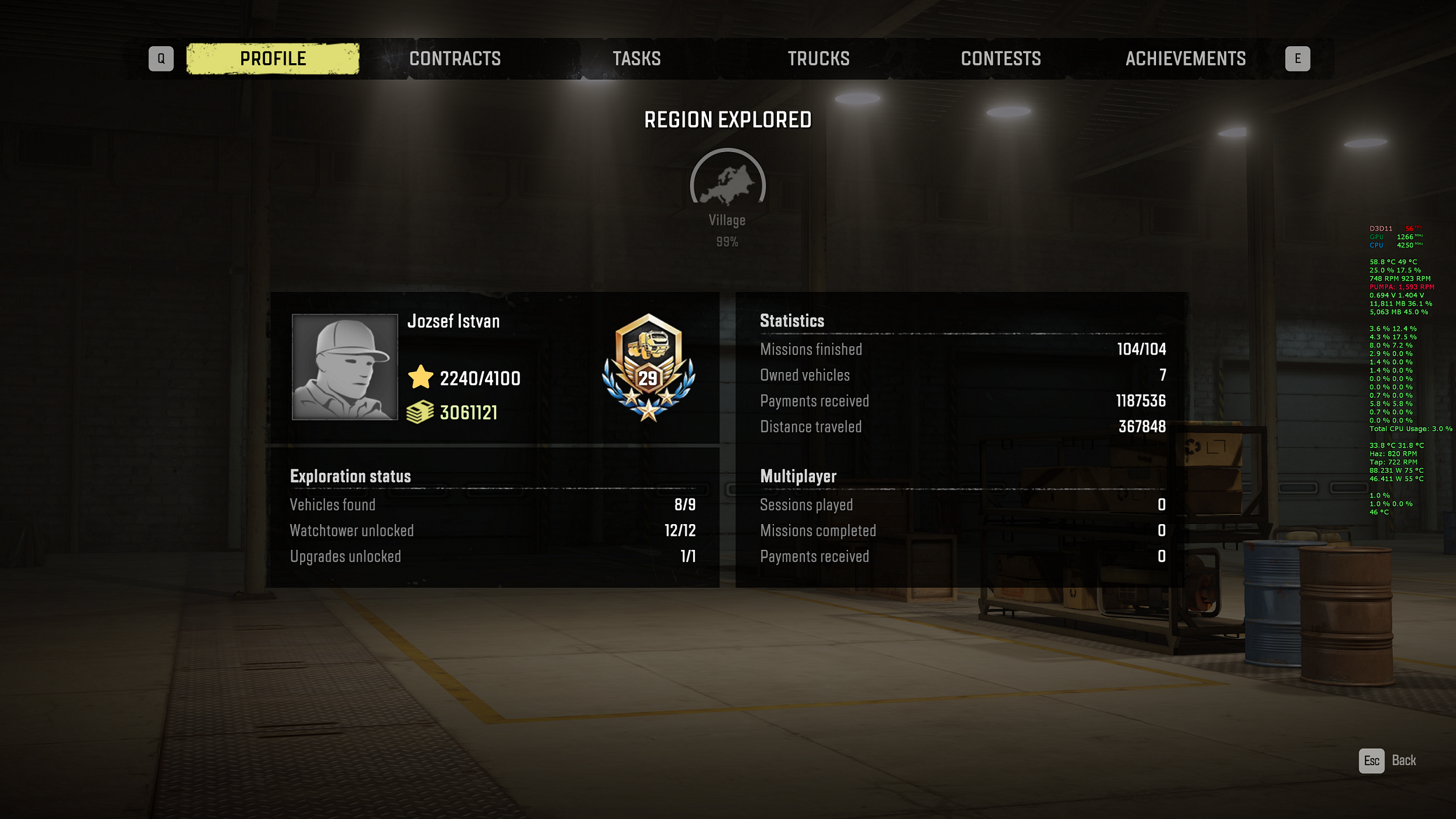Show the Tasks tab
Image resolution: width=1456 pixels, height=819 pixels.
[x=636, y=58]
